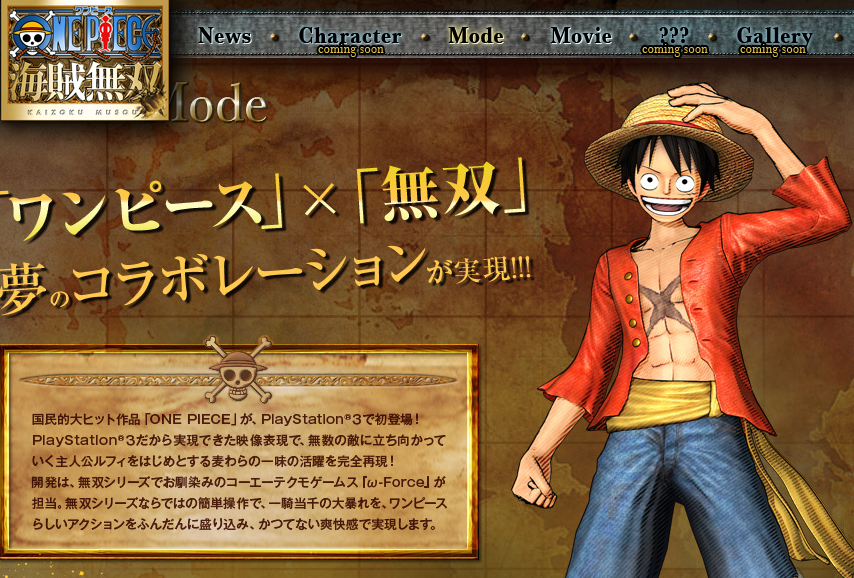Choose the ??? menu entry
Screen dimensions: 854x578
point(675,37)
